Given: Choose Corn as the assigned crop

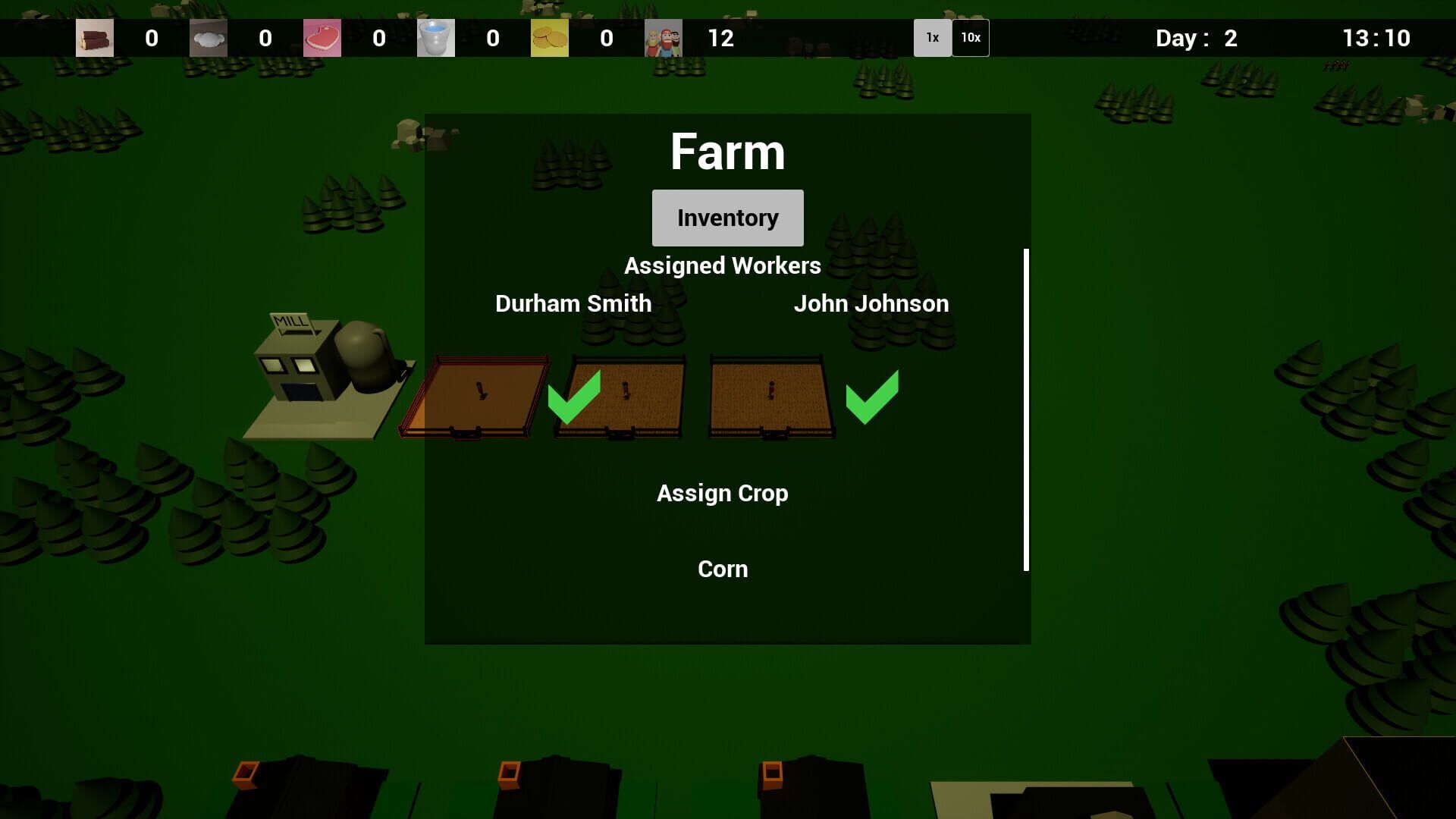Looking at the screenshot, I should pos(722,569).
